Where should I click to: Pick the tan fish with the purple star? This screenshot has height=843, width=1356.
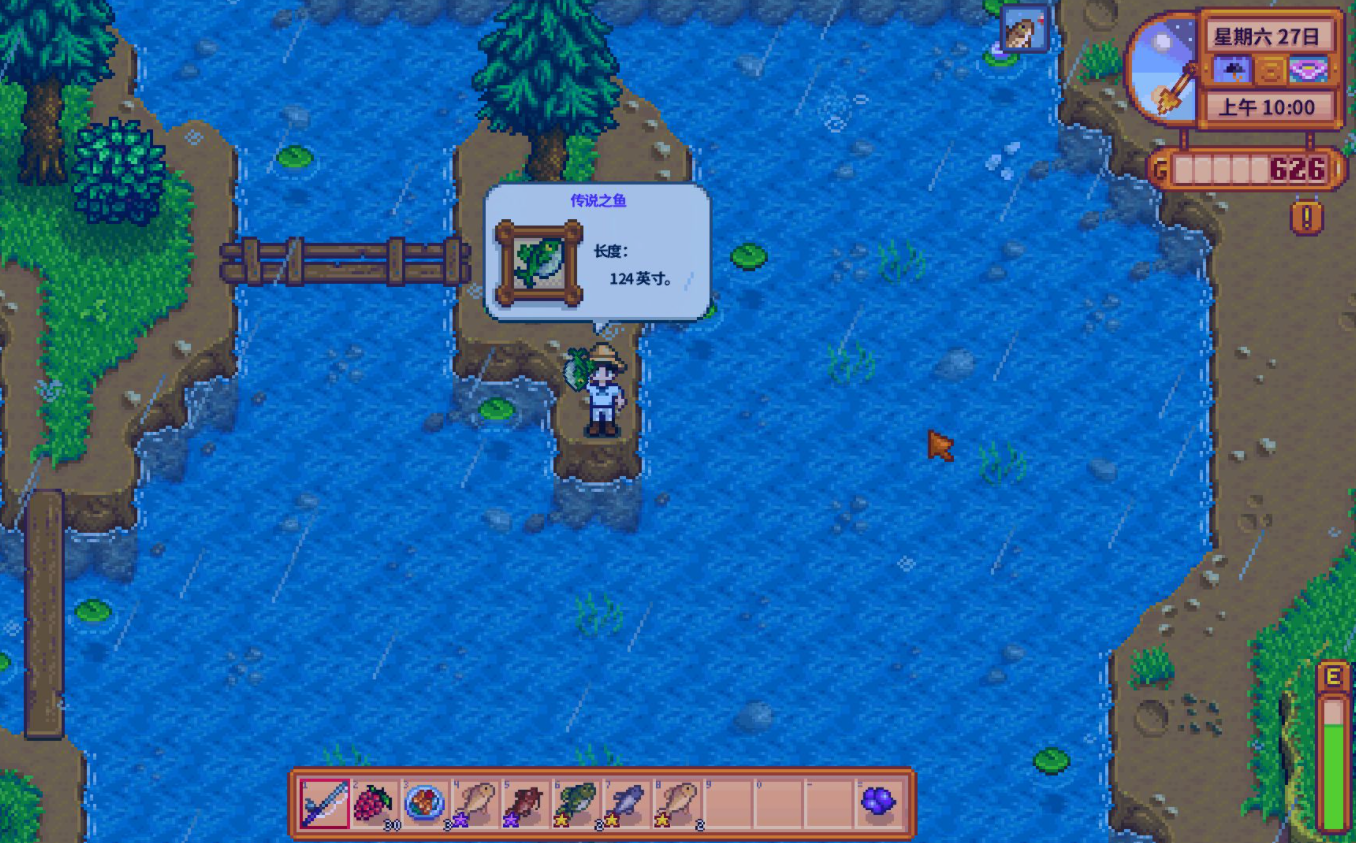[476, 803]
